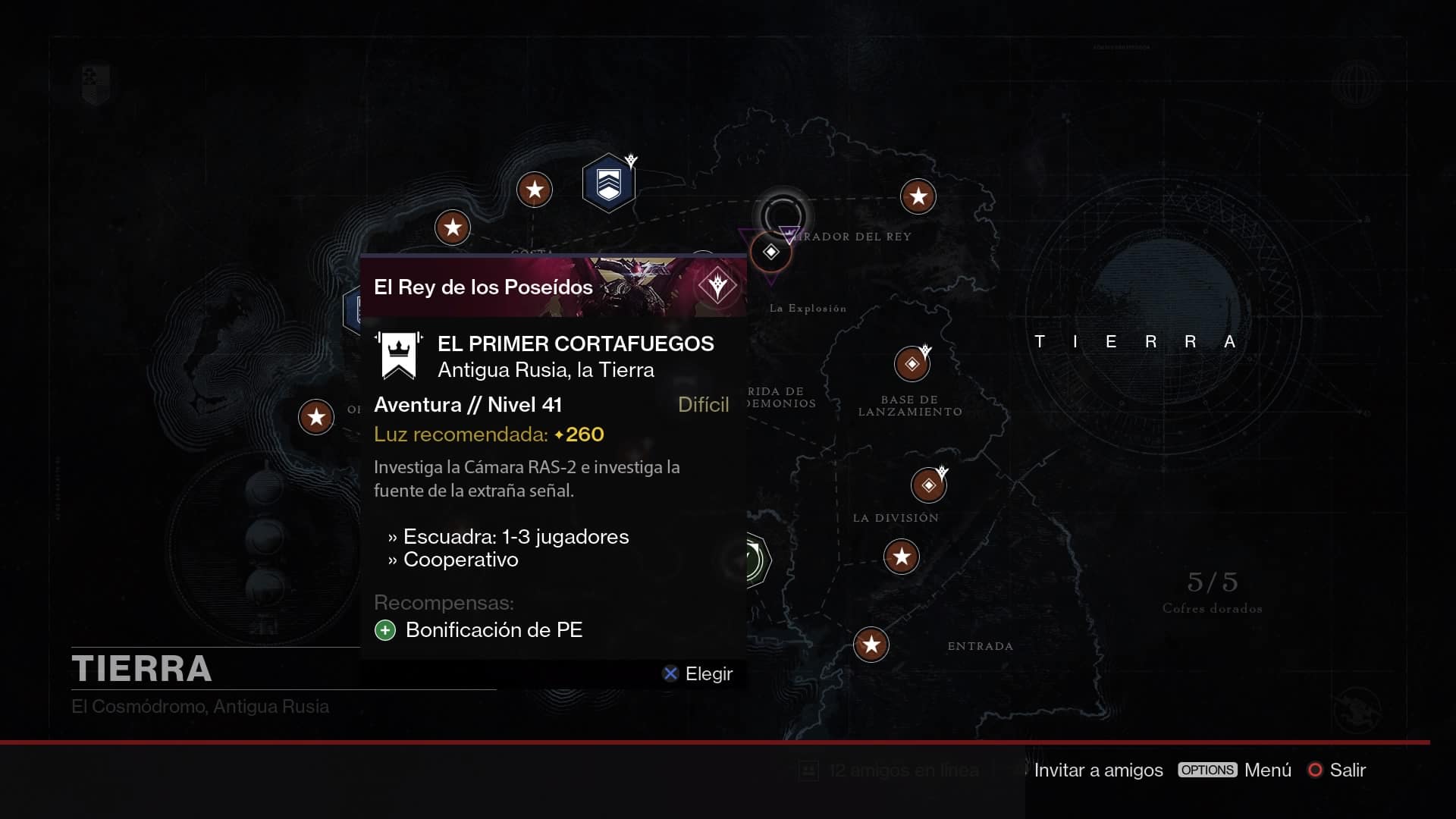Open the diamond mission marker above La División
This screenshot has width=1456, height=819.
point(928,485)
